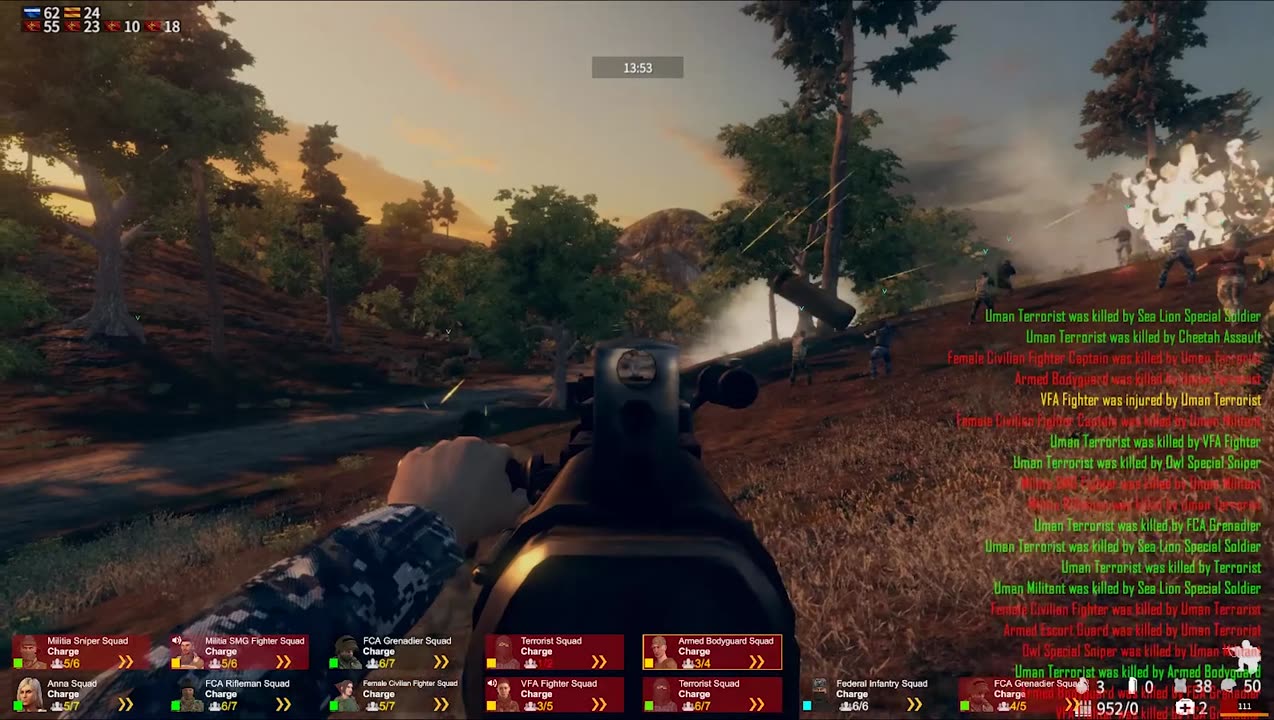Select the Militia Sniper Squad card
The width and height of the screenshot is (1274, 720).
click(x=81, y=652)
